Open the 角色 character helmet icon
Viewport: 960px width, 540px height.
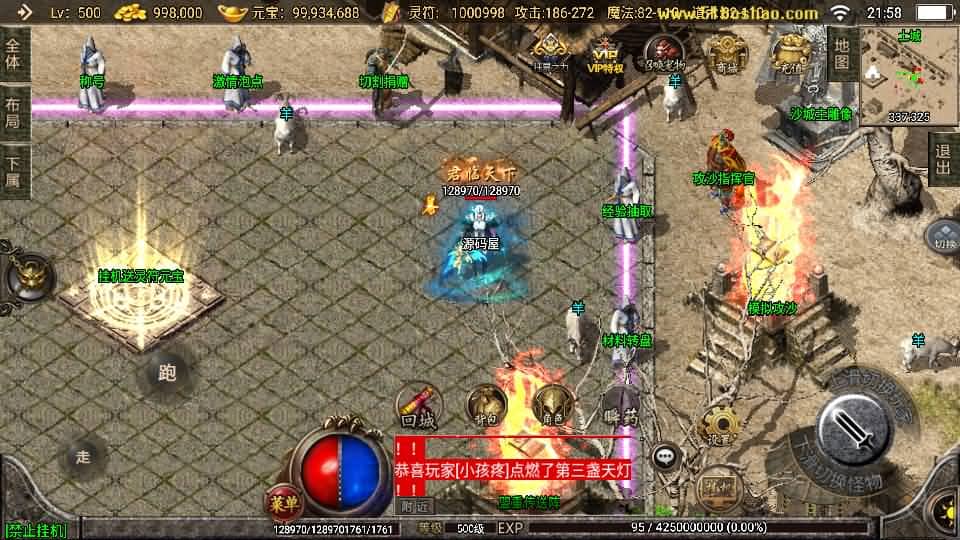[x=552, y=404]
